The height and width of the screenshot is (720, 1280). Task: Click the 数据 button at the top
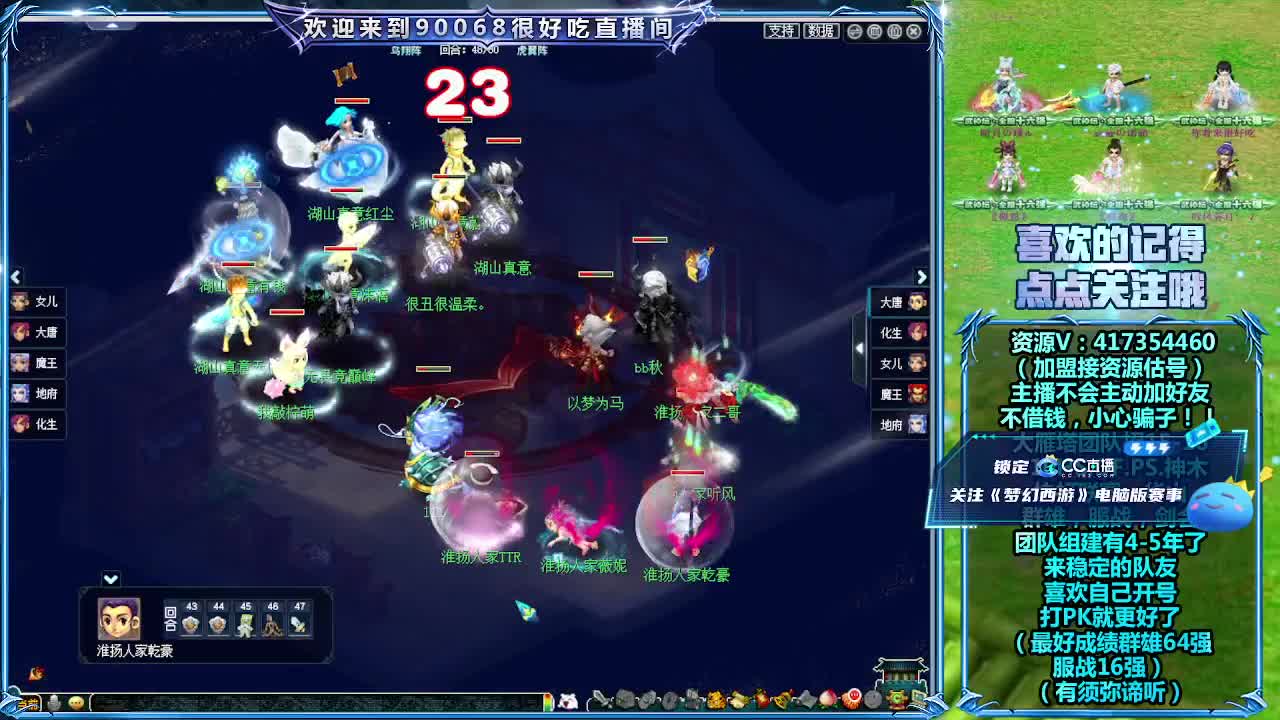(x=821, y=31)
